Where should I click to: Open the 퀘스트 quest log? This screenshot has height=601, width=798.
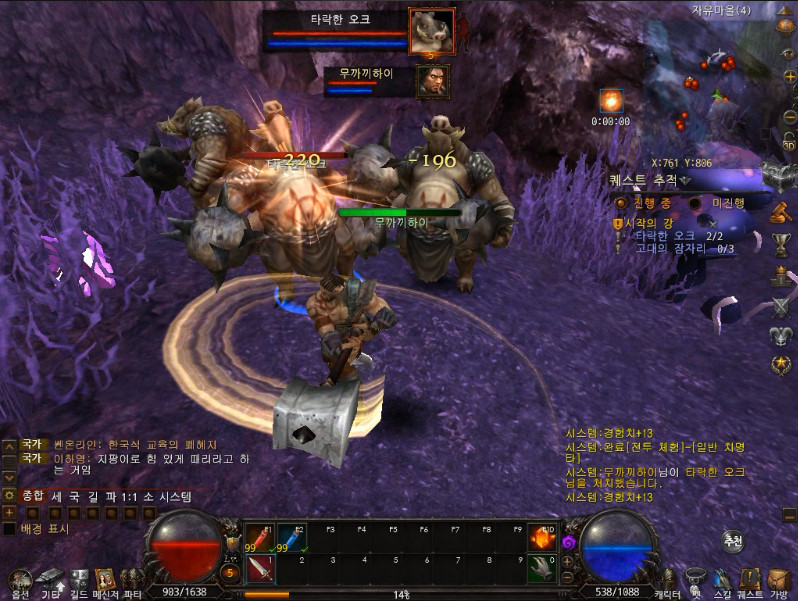point(750,581)
